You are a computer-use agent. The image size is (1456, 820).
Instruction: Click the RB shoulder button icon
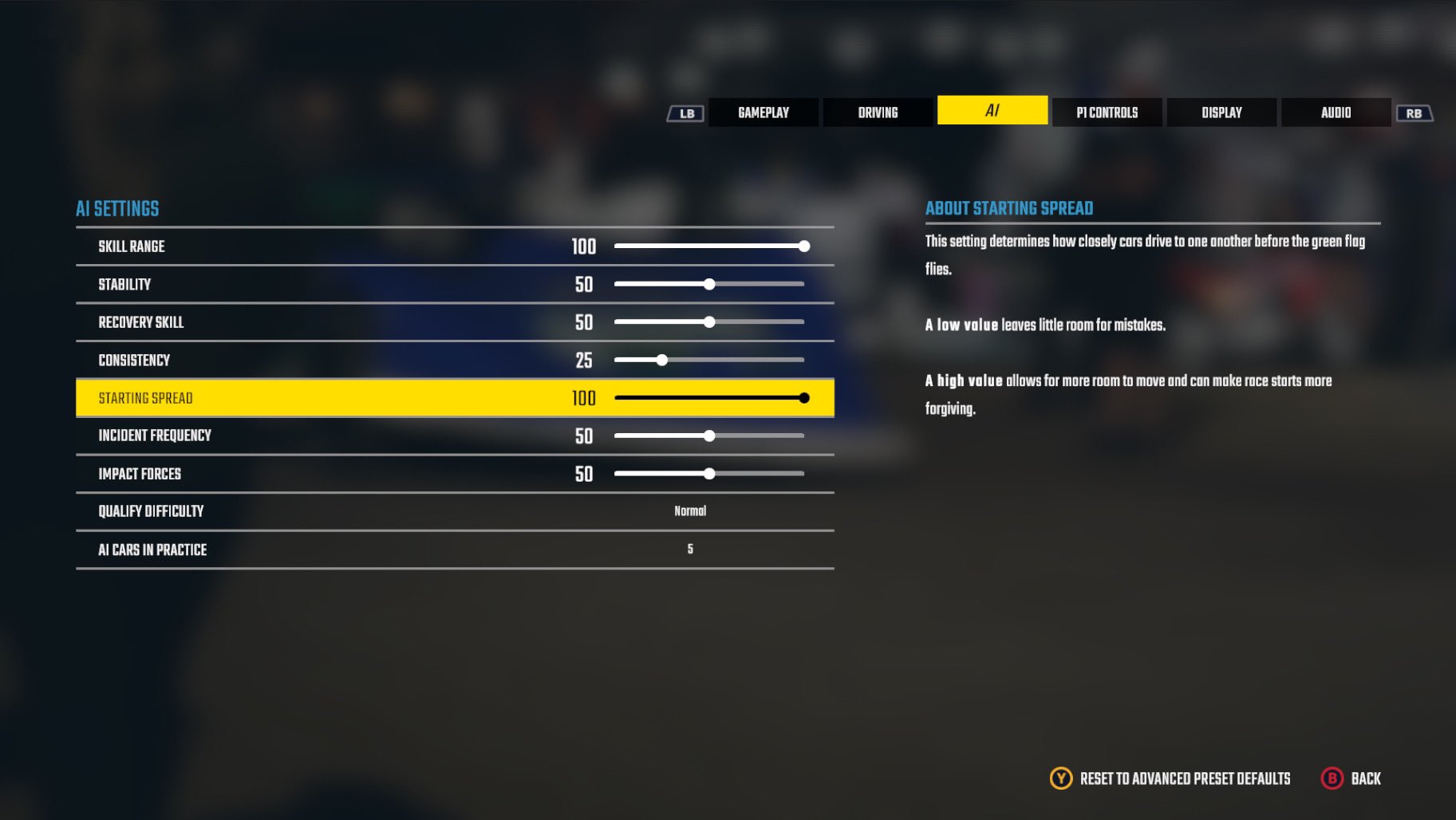click(1415, 112)
